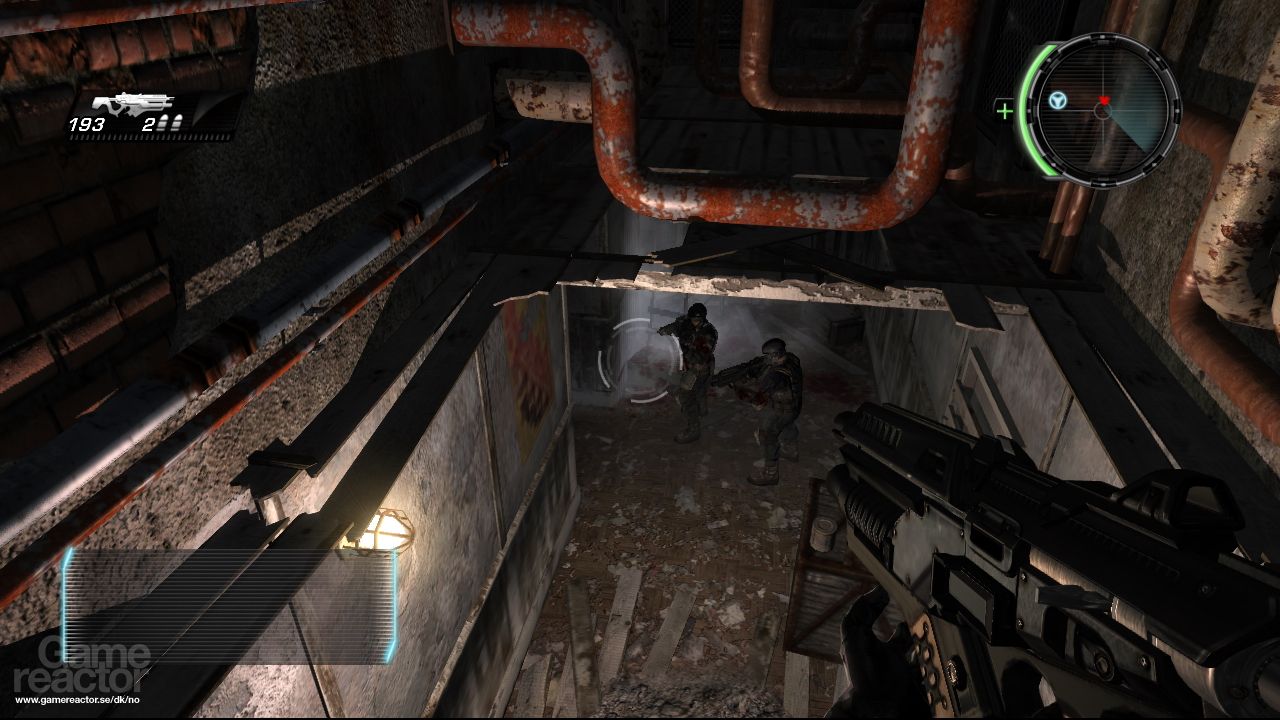Click the first bullet icon in the ammo HUD
Viewport: 1280px width, 720px height.
coord(164,123)
